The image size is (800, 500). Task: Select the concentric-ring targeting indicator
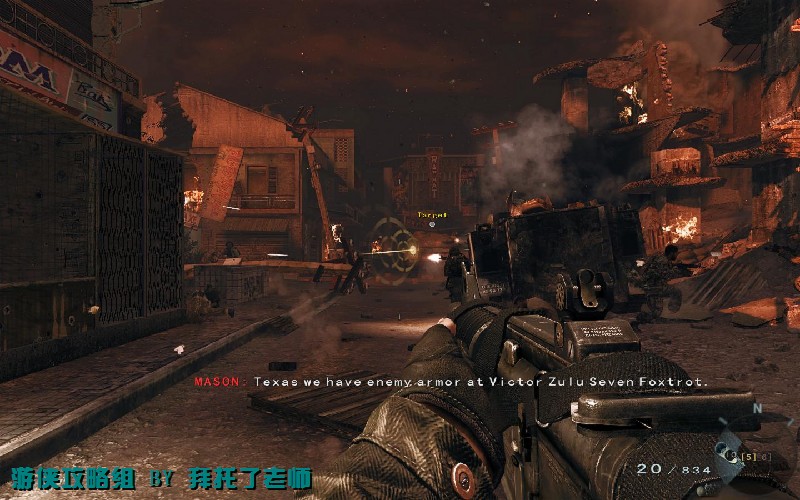click(x=394, y=247)
